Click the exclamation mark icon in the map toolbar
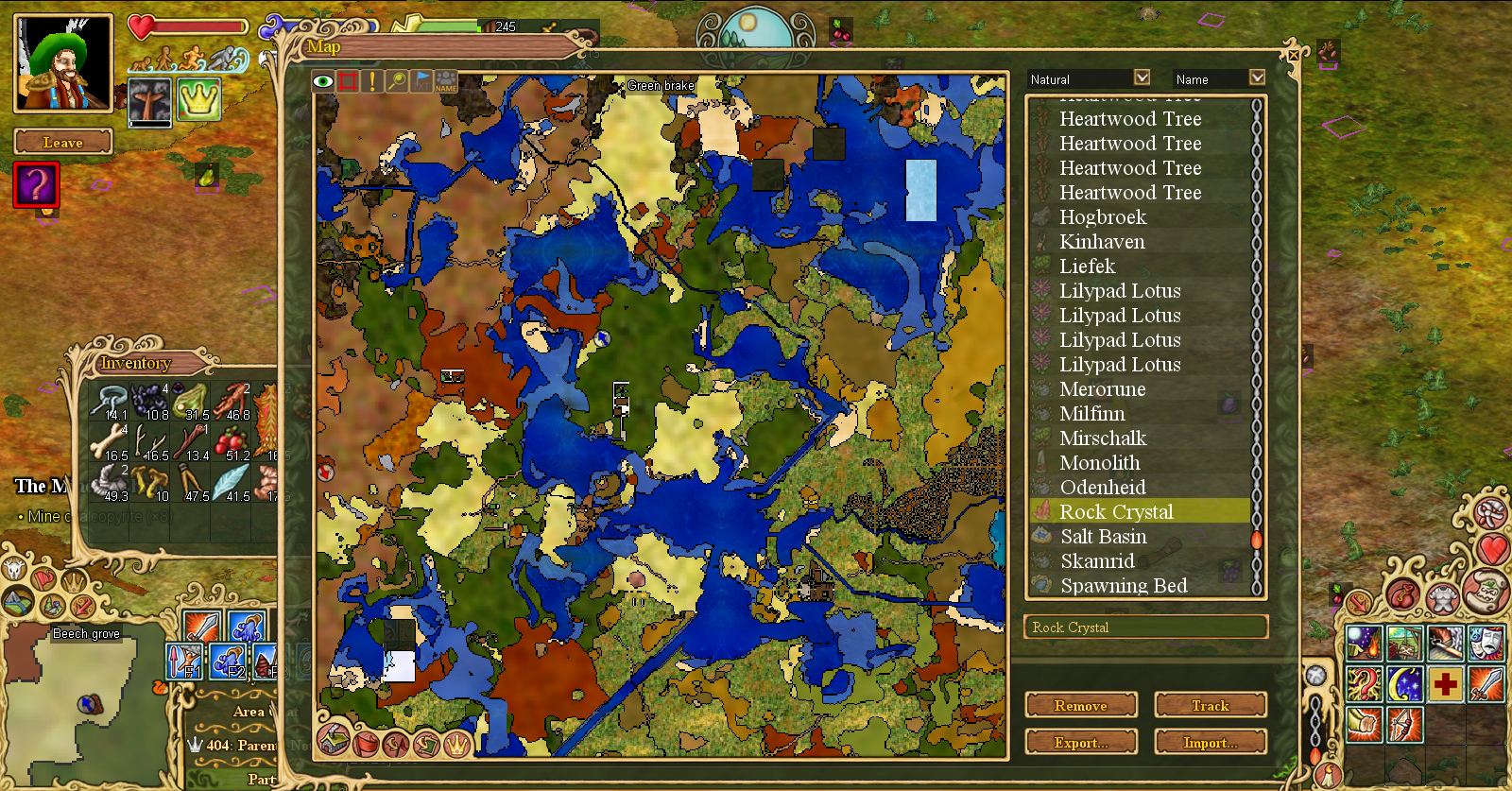The width and height of the screenshot is (1512, 791). pos(372,81)
